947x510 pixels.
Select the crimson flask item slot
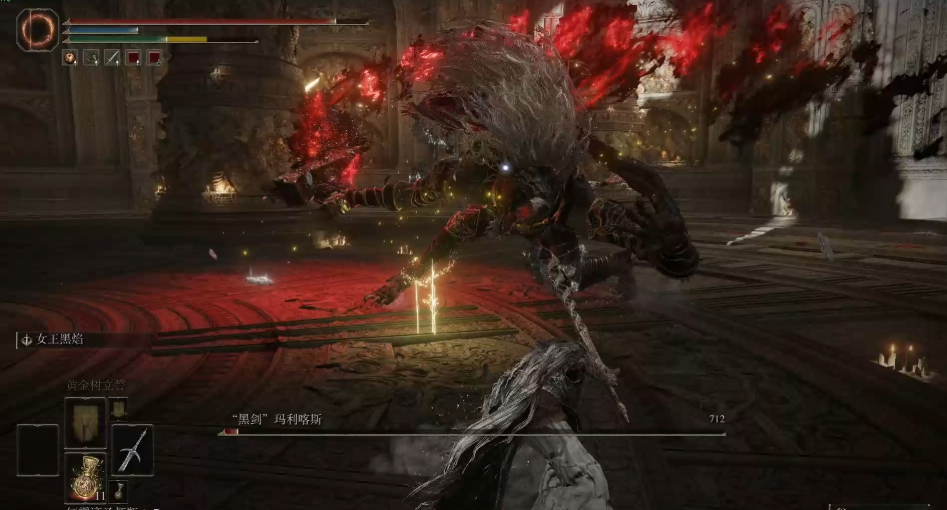point(85,476)
